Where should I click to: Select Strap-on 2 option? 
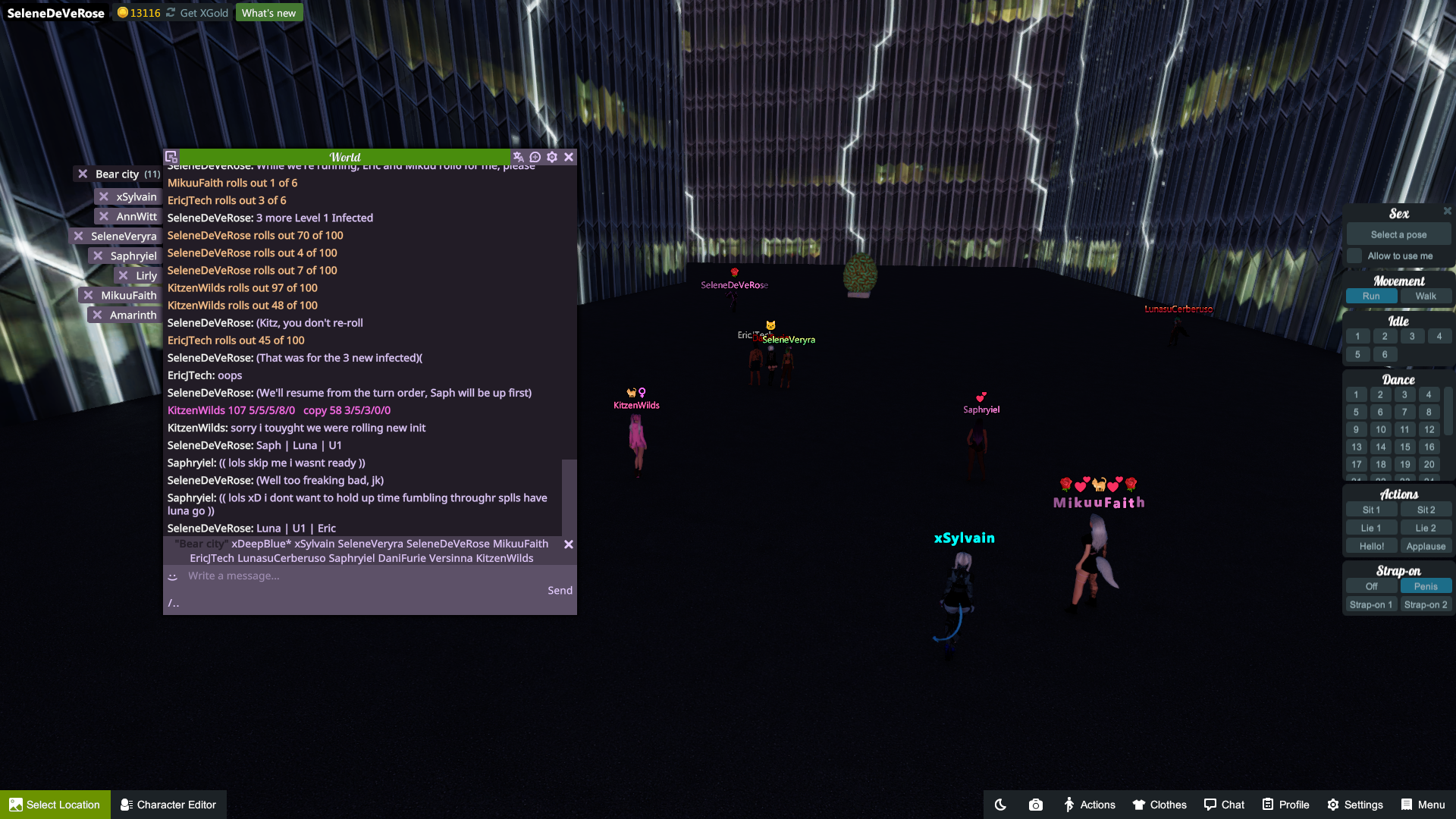tap(1425, 605)
